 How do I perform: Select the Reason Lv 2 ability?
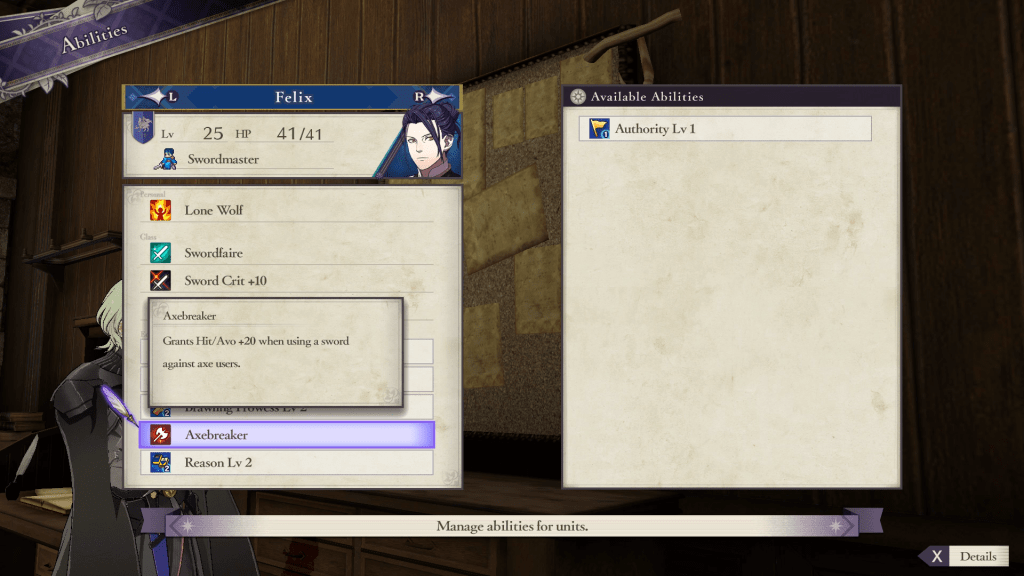[x=287, y=462]
